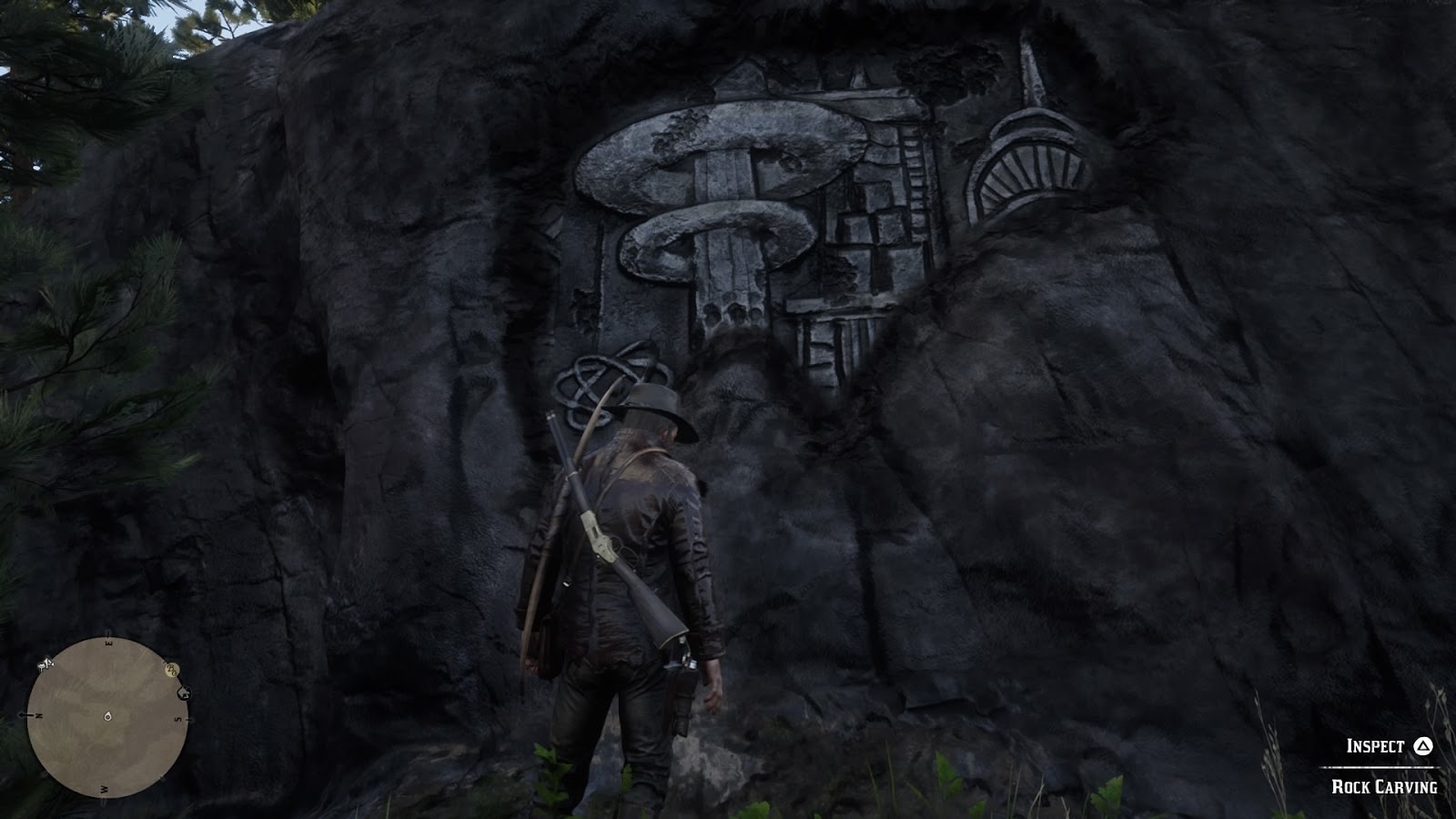Select the Inspect prompt label

pyautogui.click(x=1375, y=746)
